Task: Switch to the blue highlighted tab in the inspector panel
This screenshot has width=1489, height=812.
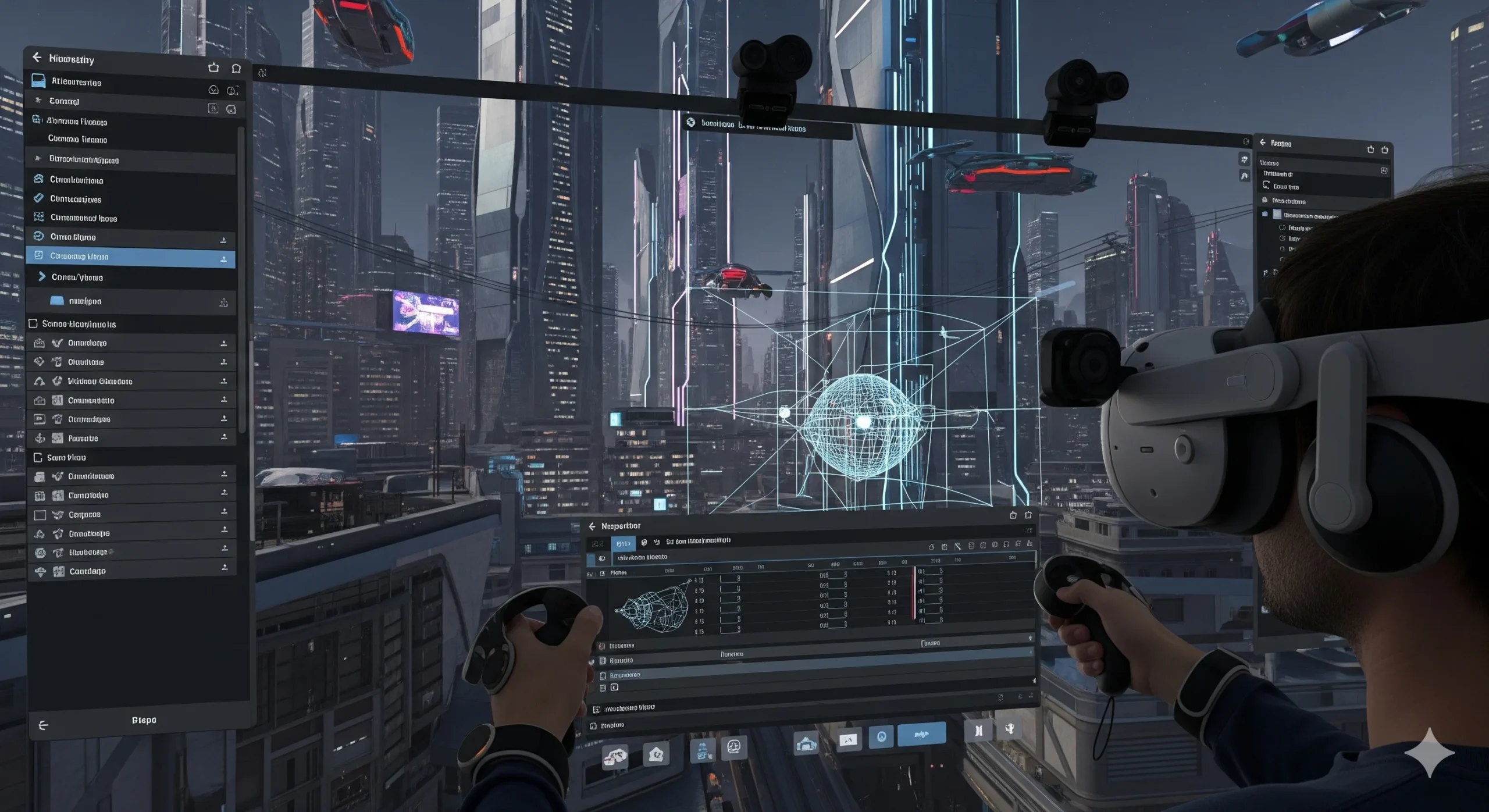Action: coord(623,543)
